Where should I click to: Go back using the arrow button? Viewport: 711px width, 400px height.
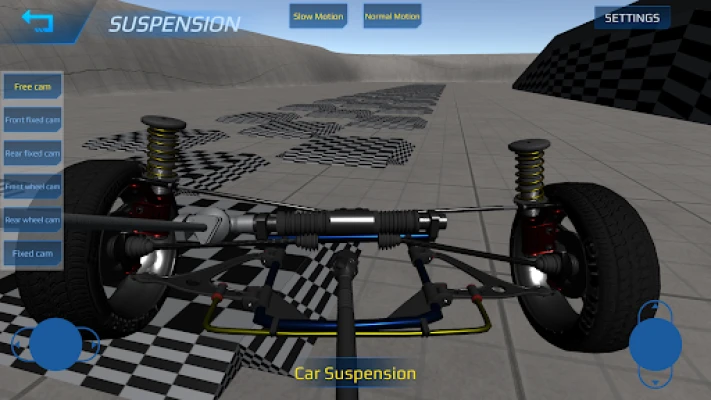pyautogui.click(x=38, y=21)
